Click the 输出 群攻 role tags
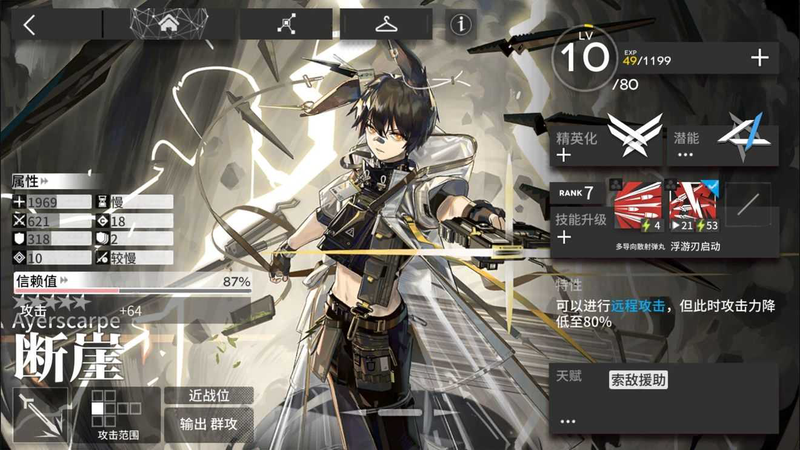Viewport: 800px width, 450px height. pyautogui.click(x=209, y=425)
